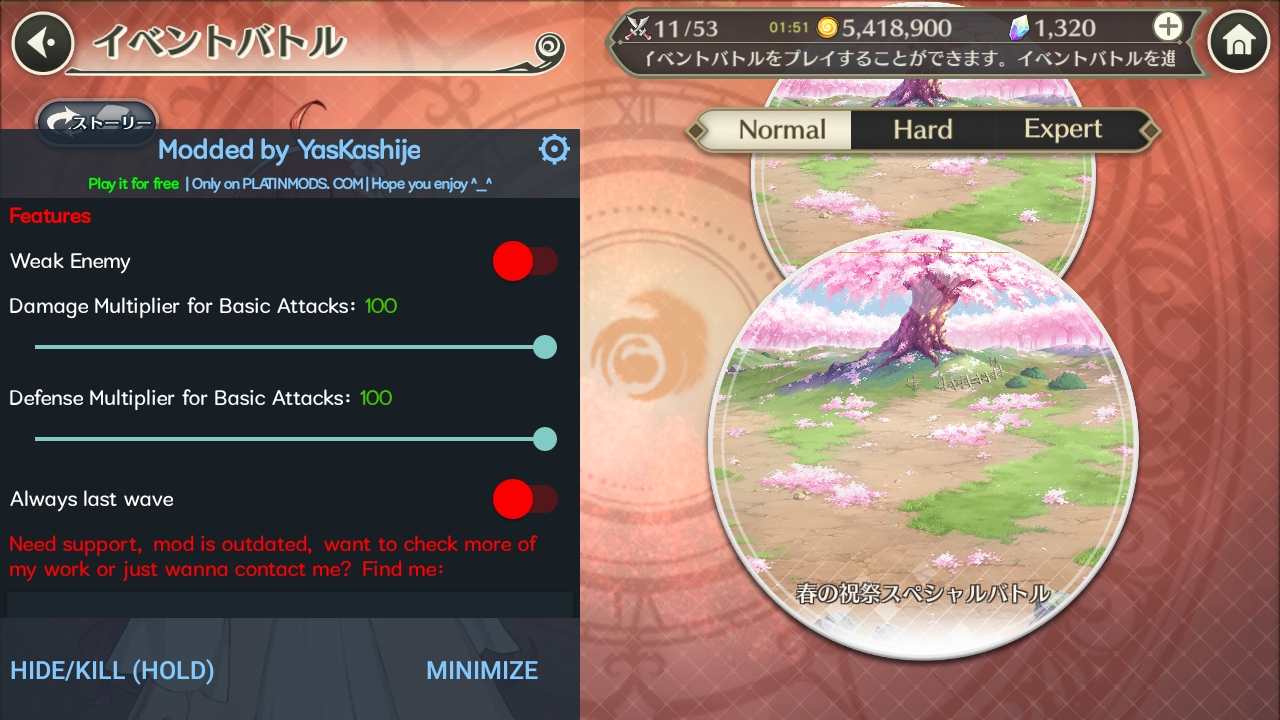
Task: Open the home screen
Action: [1238, 42]
